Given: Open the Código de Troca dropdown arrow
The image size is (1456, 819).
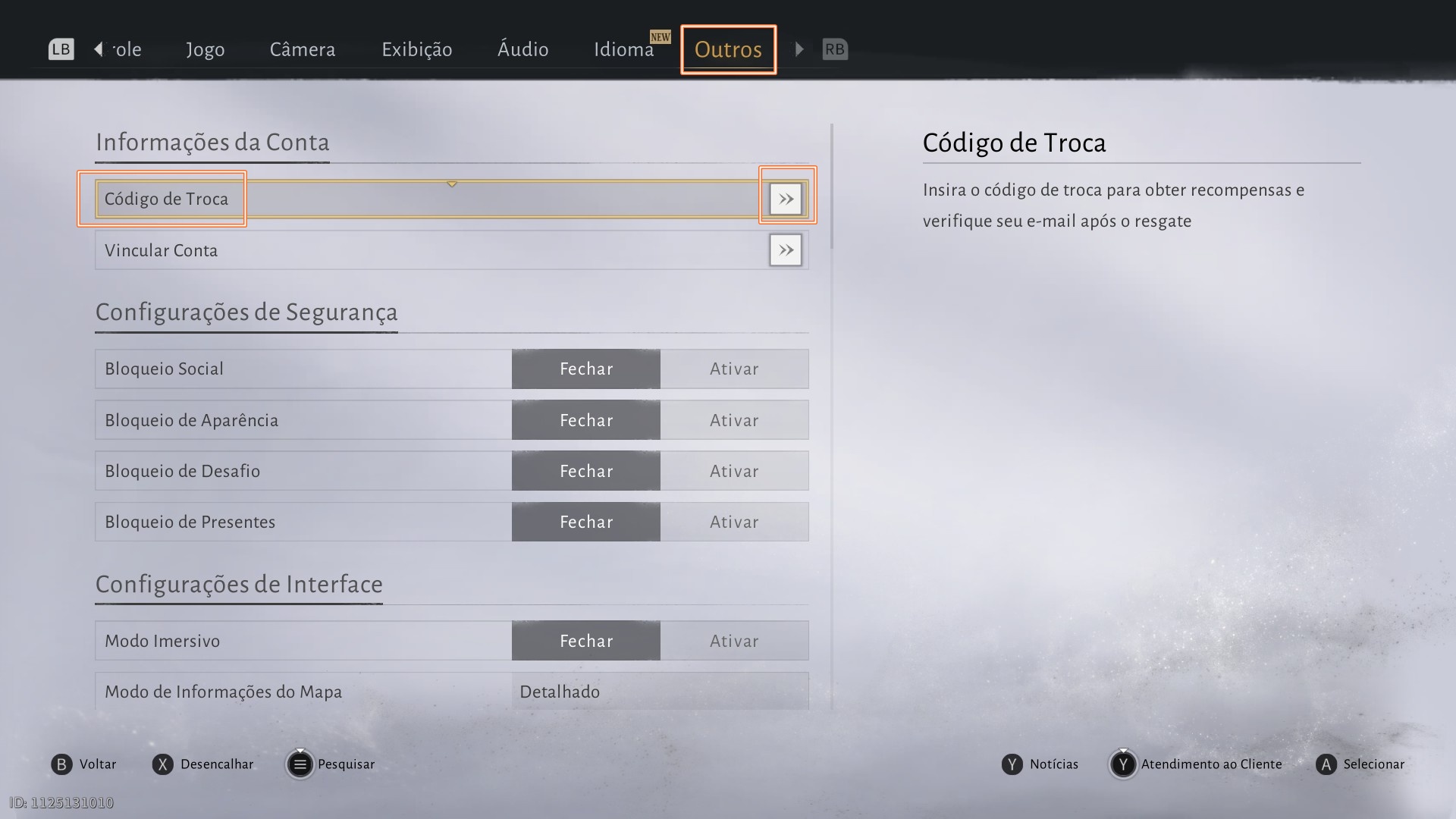Looking at the screenshot, I should 451,184.
